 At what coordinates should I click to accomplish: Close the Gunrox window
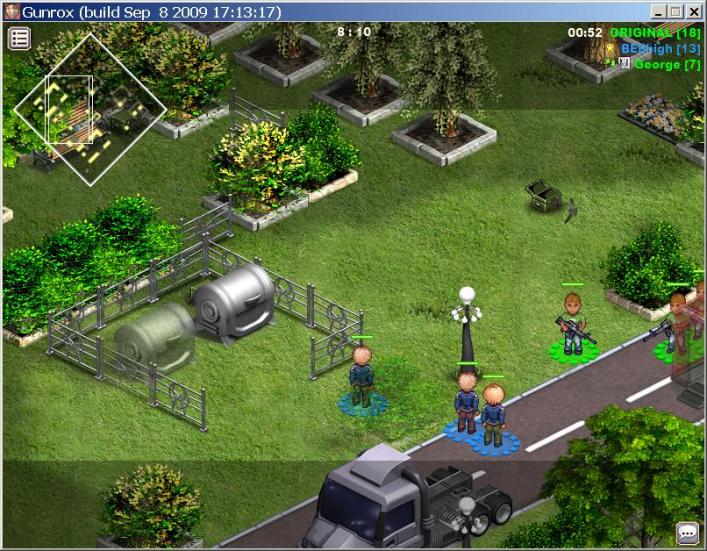(694, 12)
